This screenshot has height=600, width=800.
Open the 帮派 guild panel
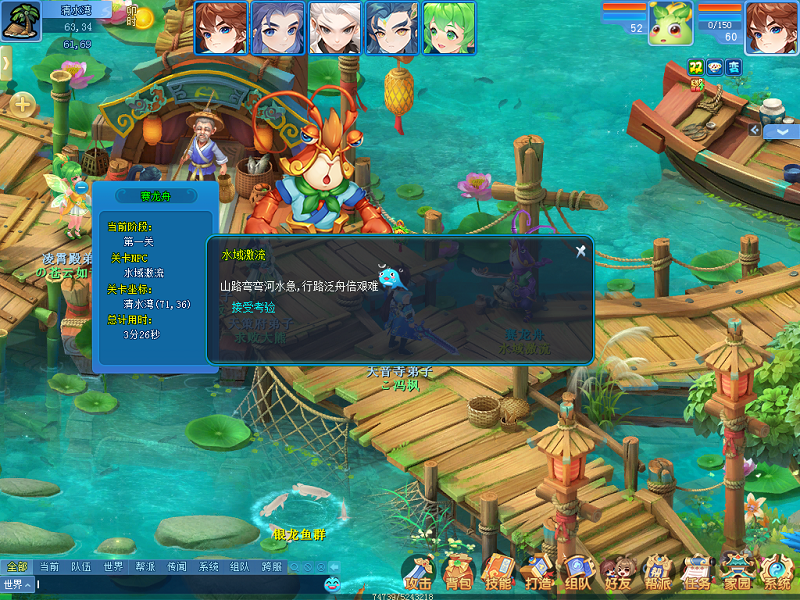(x=657, y=574)
